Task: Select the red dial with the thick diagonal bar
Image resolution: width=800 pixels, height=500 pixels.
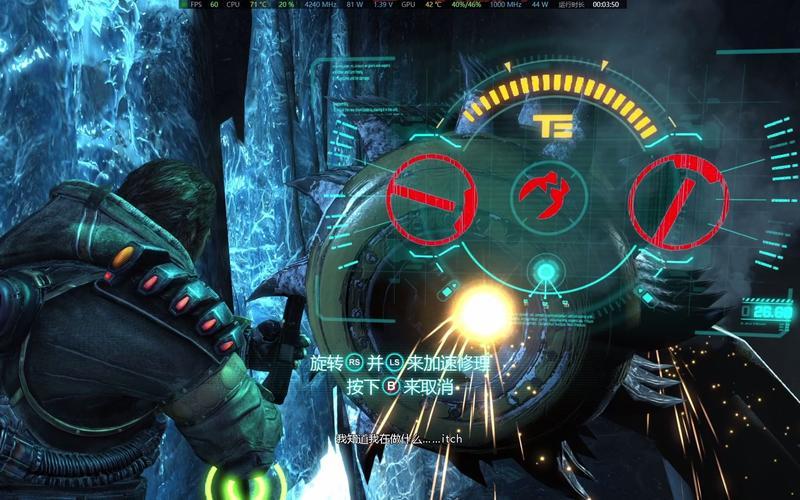Action: [679, 199]
